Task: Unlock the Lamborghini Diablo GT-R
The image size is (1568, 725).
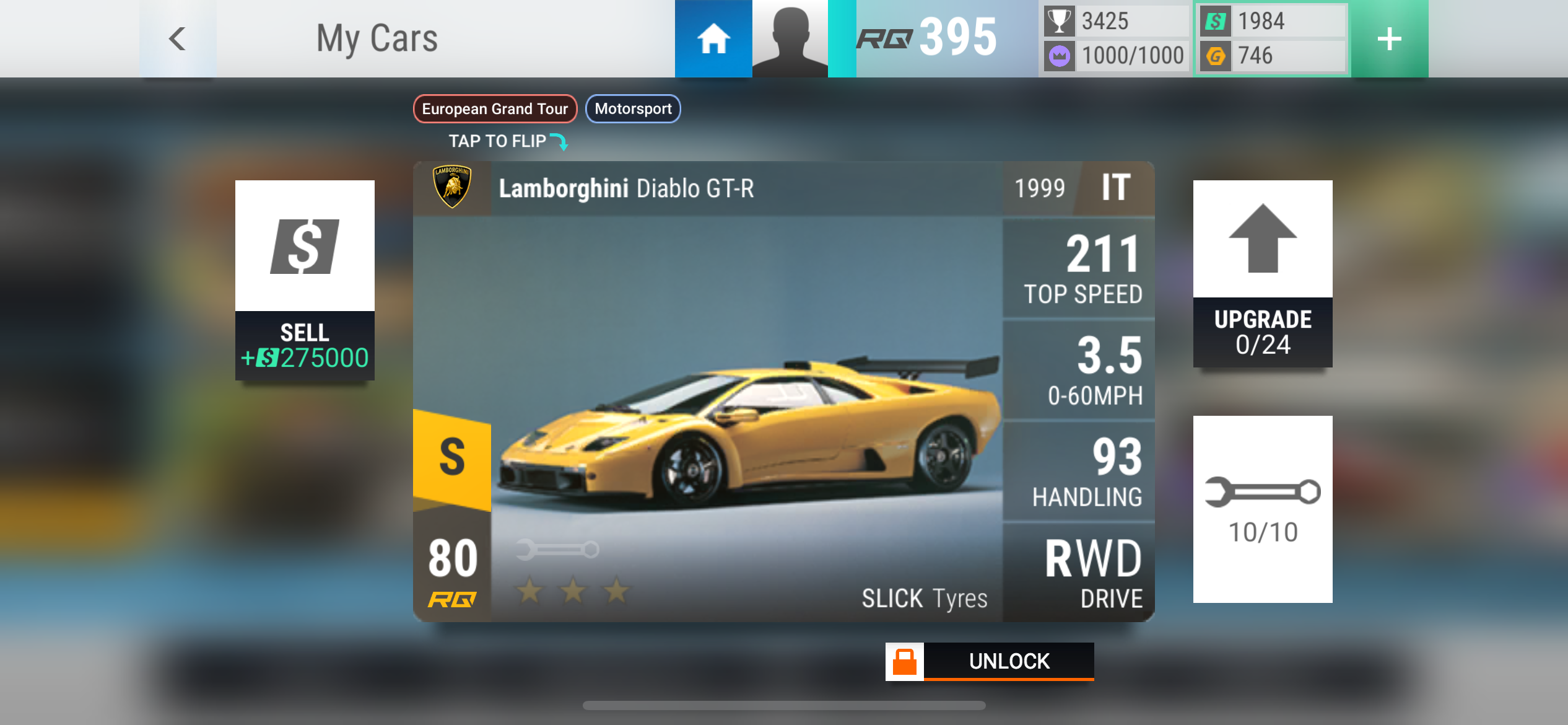Action: (990, 661)
